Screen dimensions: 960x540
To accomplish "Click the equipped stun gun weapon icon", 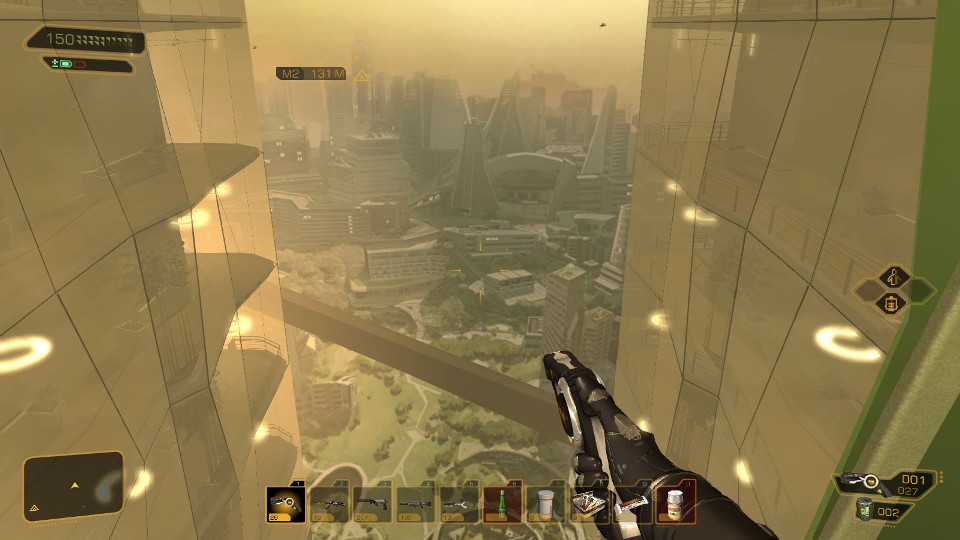I will 862,483.
